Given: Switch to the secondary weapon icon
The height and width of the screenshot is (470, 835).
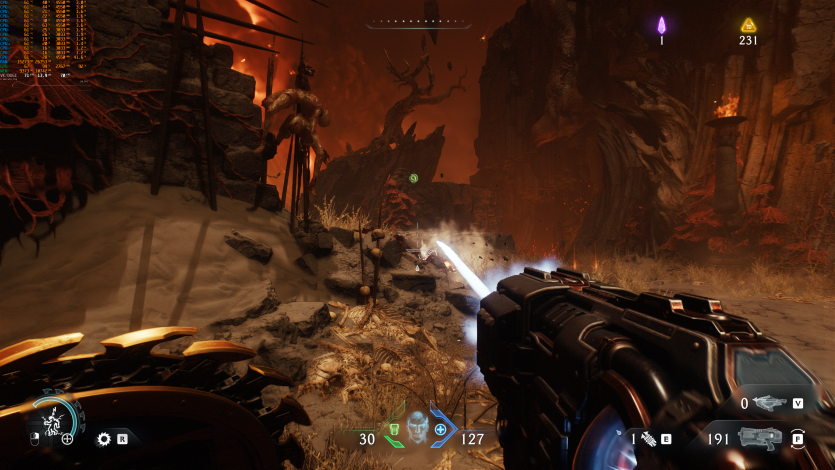Looking at the screenshot, I should click(x=768, y=403).
